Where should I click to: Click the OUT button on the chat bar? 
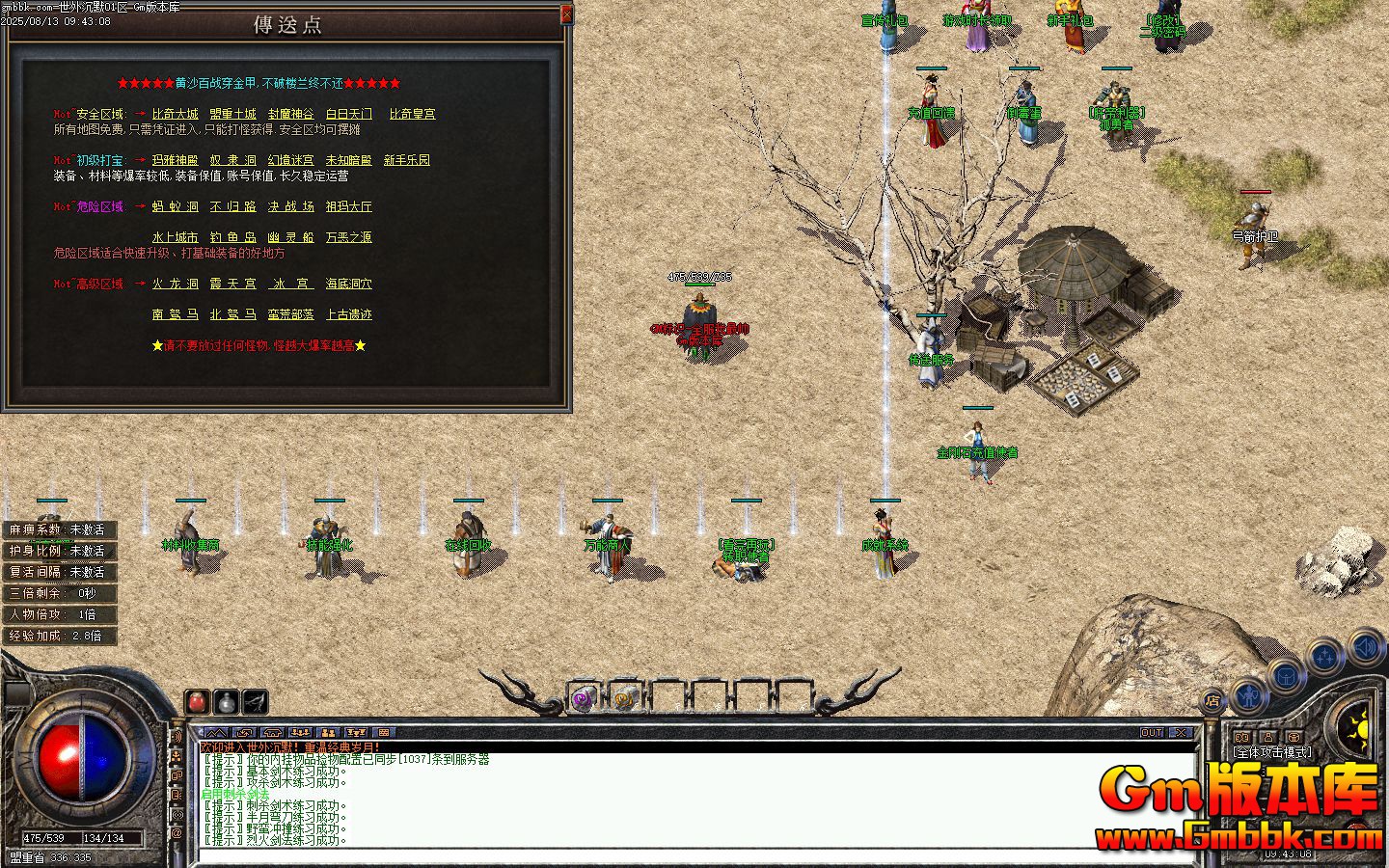coord(1152,733)
